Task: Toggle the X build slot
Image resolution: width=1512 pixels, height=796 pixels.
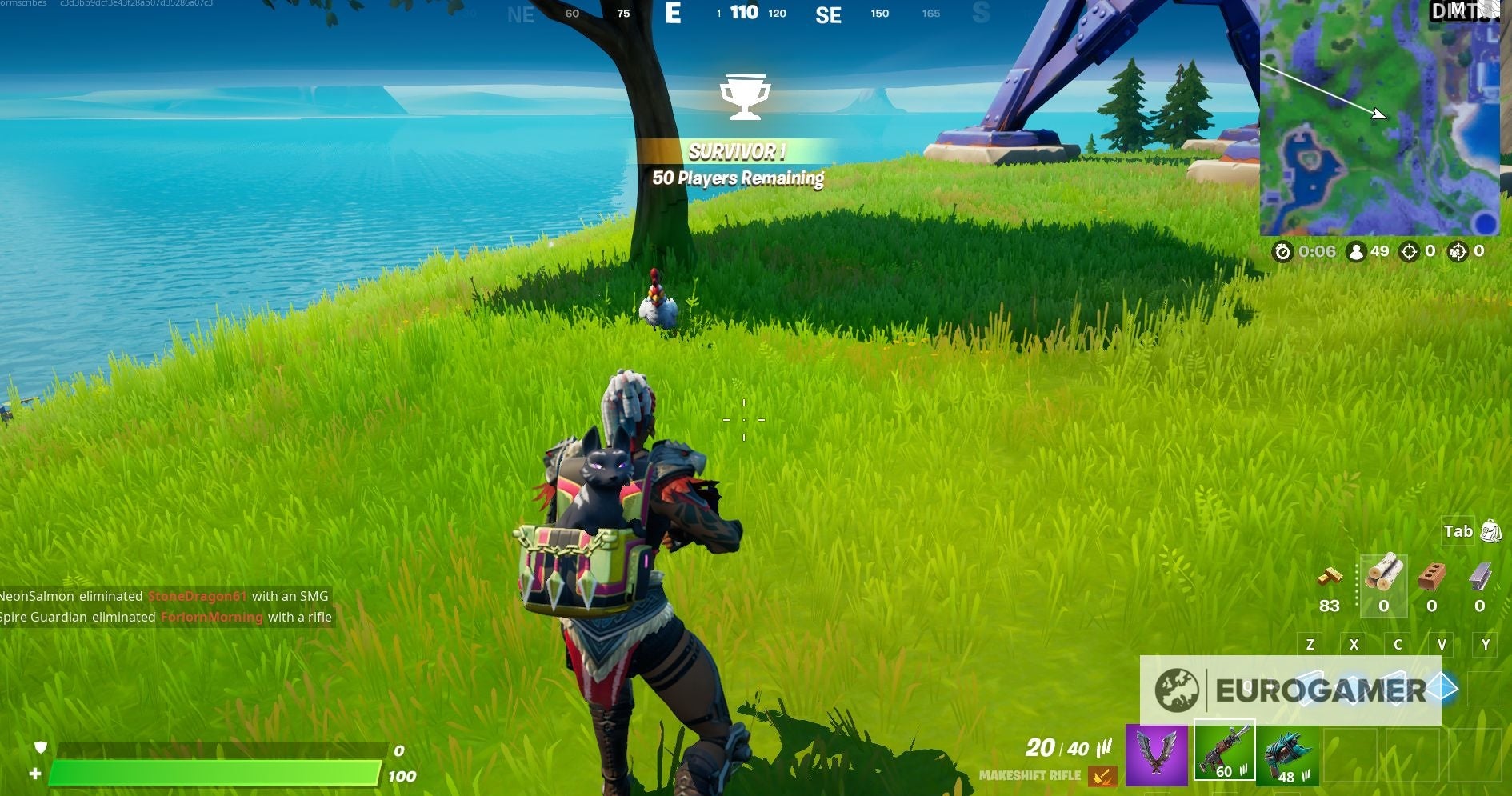Action: [1354, 643]
